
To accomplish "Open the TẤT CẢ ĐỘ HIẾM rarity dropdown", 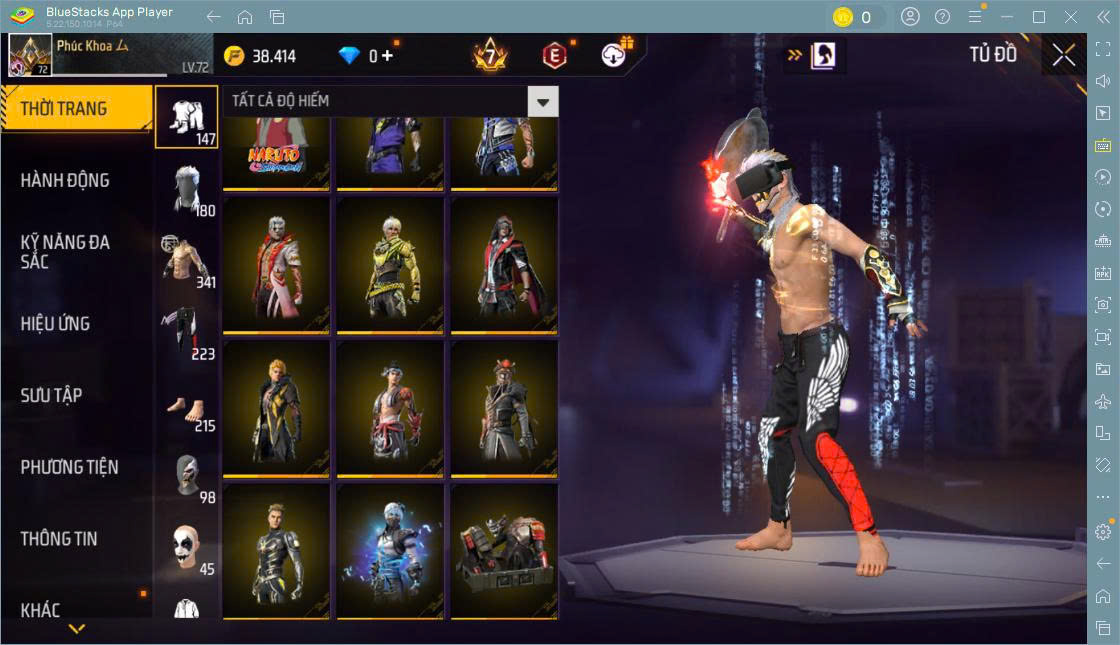I will [x=542, y=101].
